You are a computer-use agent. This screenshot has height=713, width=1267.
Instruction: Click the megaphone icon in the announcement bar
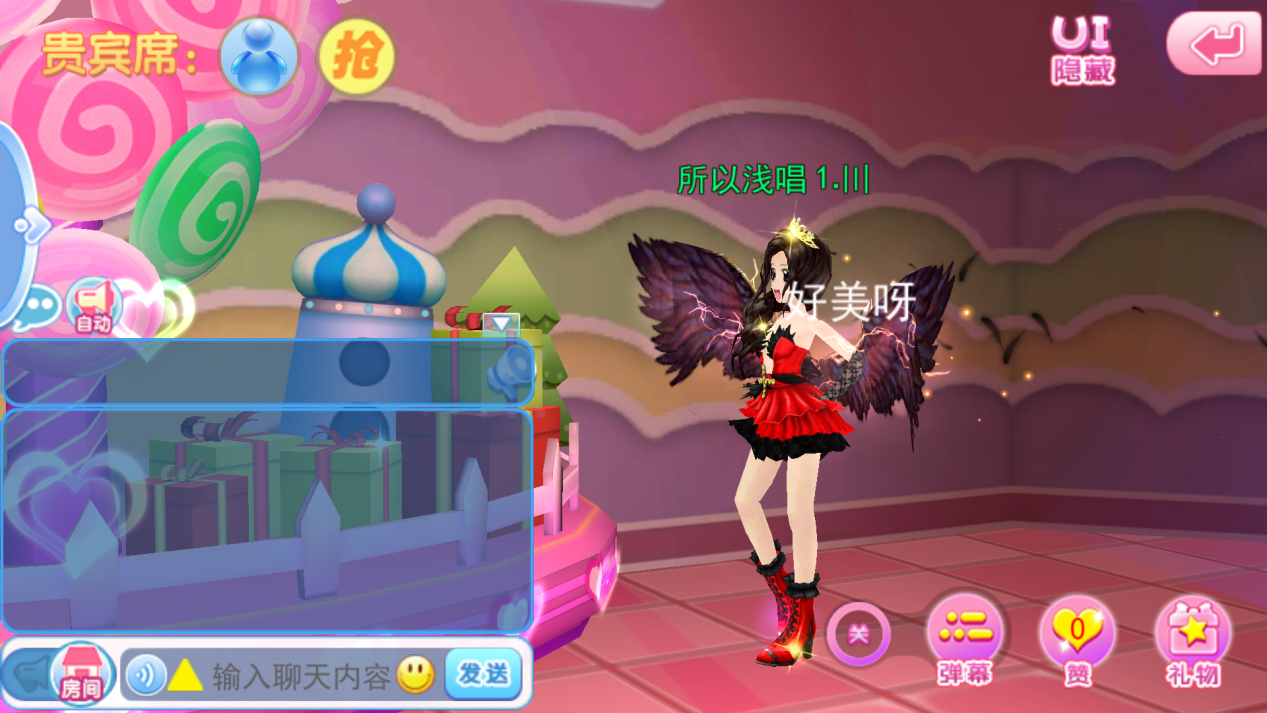pyautogui.click(x=510, y=371)
